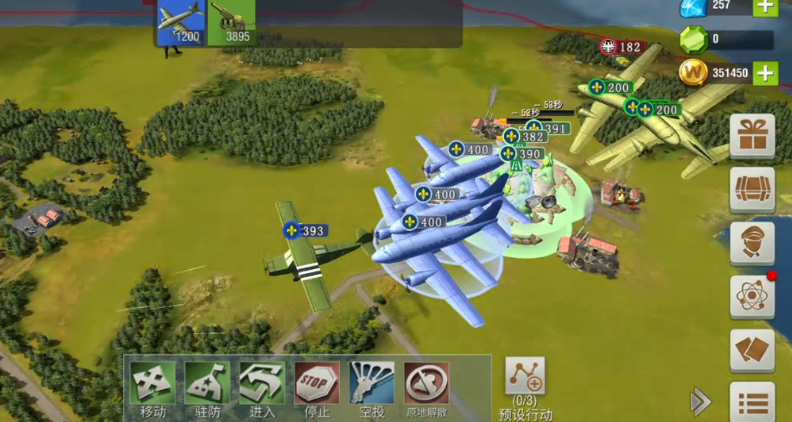Open the cards menu icon
This screenshot has width=792, height=422.
coord(752,350)
